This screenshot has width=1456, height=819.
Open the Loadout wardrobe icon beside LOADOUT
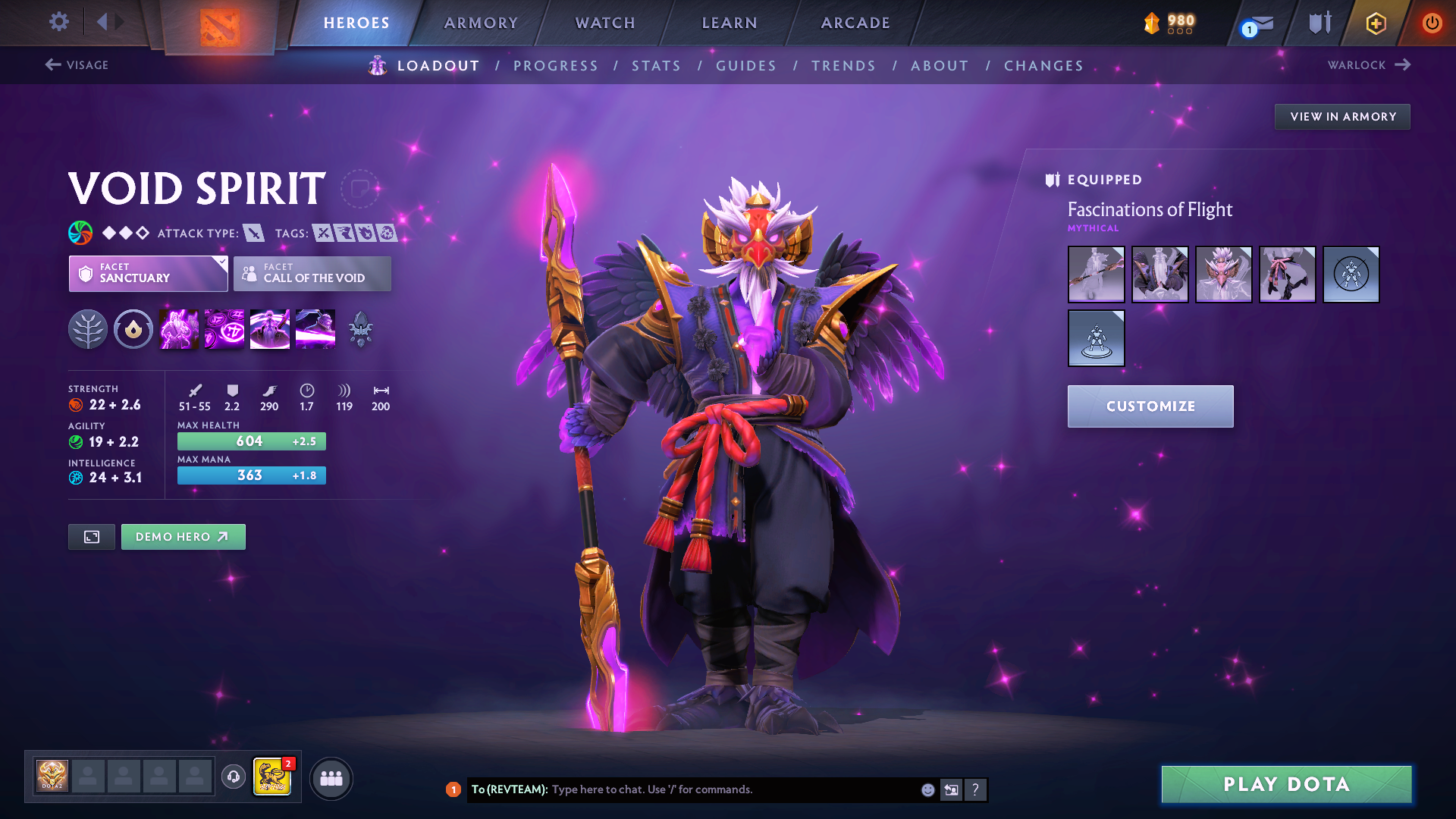pos(377,65)
